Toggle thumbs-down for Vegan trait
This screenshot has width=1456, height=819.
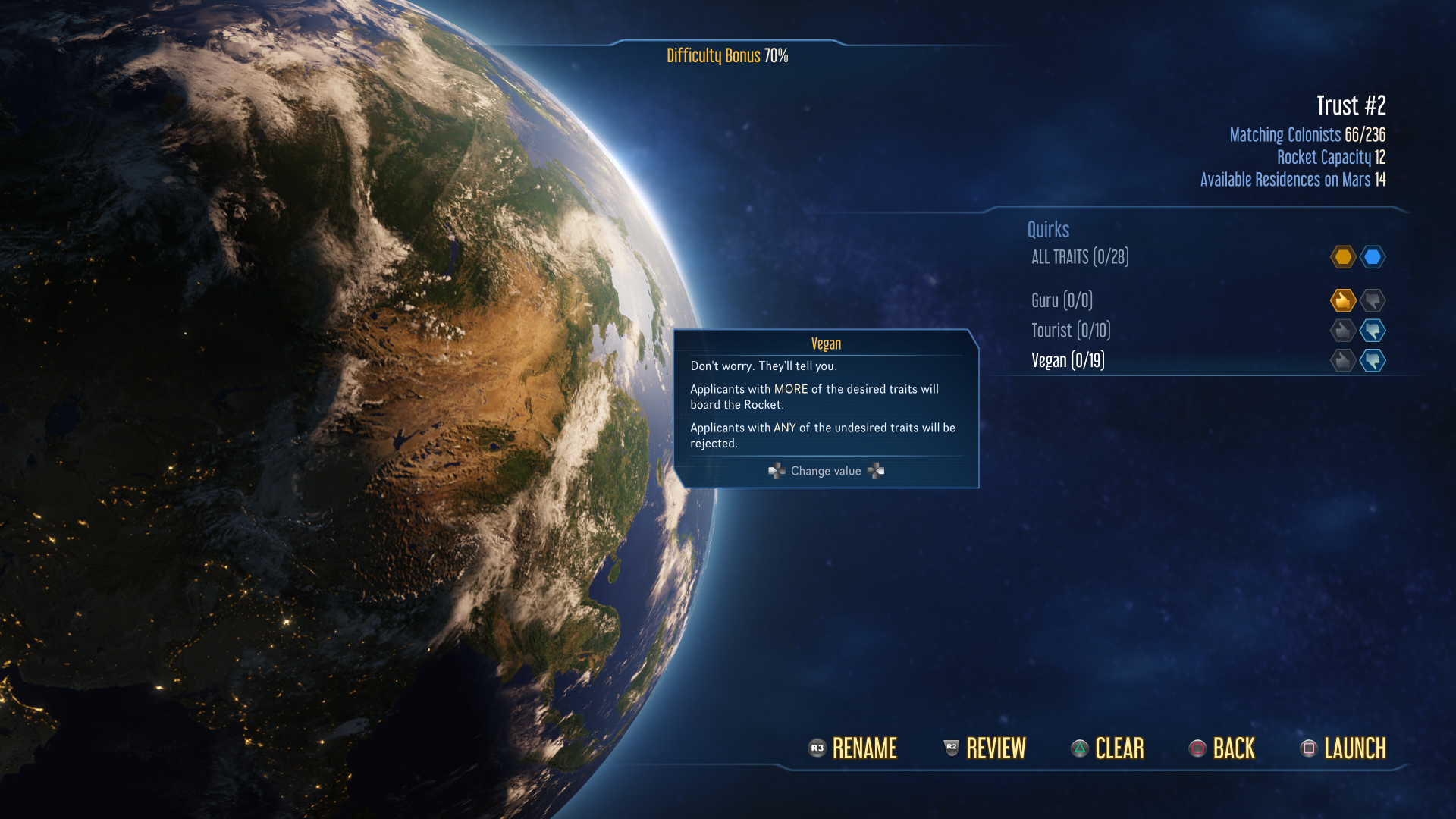pyautogui.click(x=1373, y=360)
